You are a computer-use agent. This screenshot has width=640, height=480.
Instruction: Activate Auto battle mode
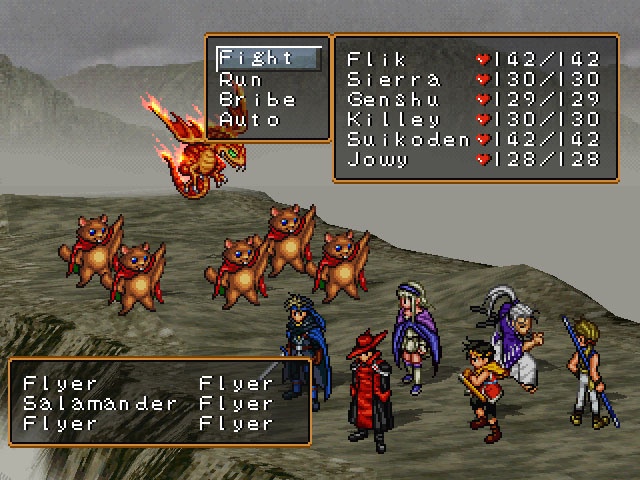pos(249,120)
